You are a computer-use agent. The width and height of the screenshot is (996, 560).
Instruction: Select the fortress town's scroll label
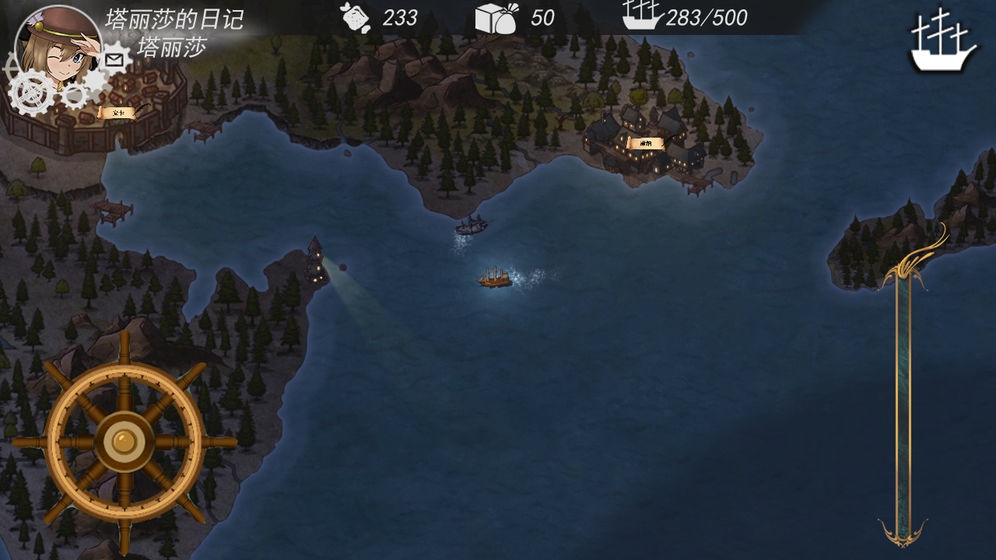click(115, 113)
